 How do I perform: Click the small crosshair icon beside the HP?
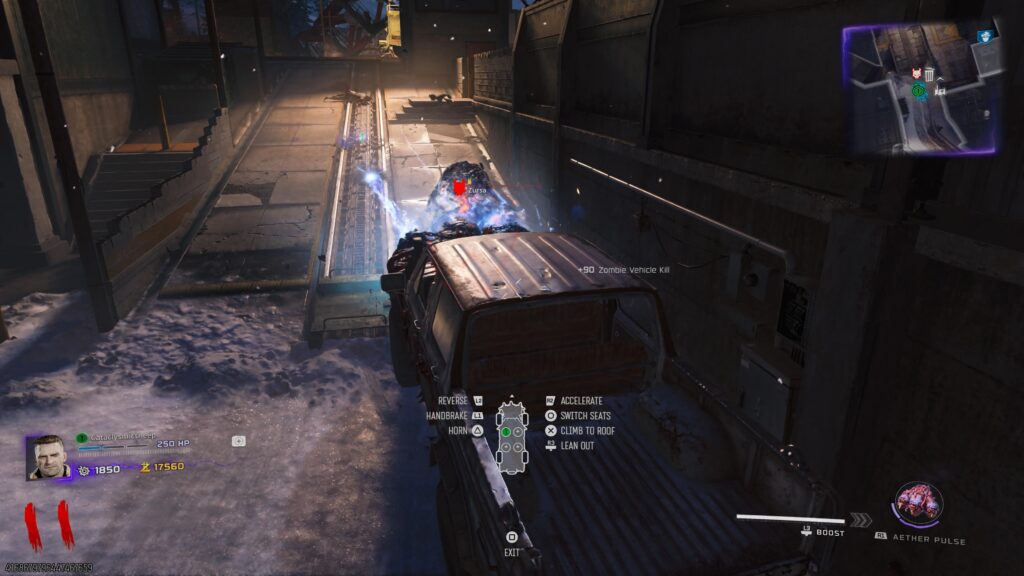tap(239, 440)
